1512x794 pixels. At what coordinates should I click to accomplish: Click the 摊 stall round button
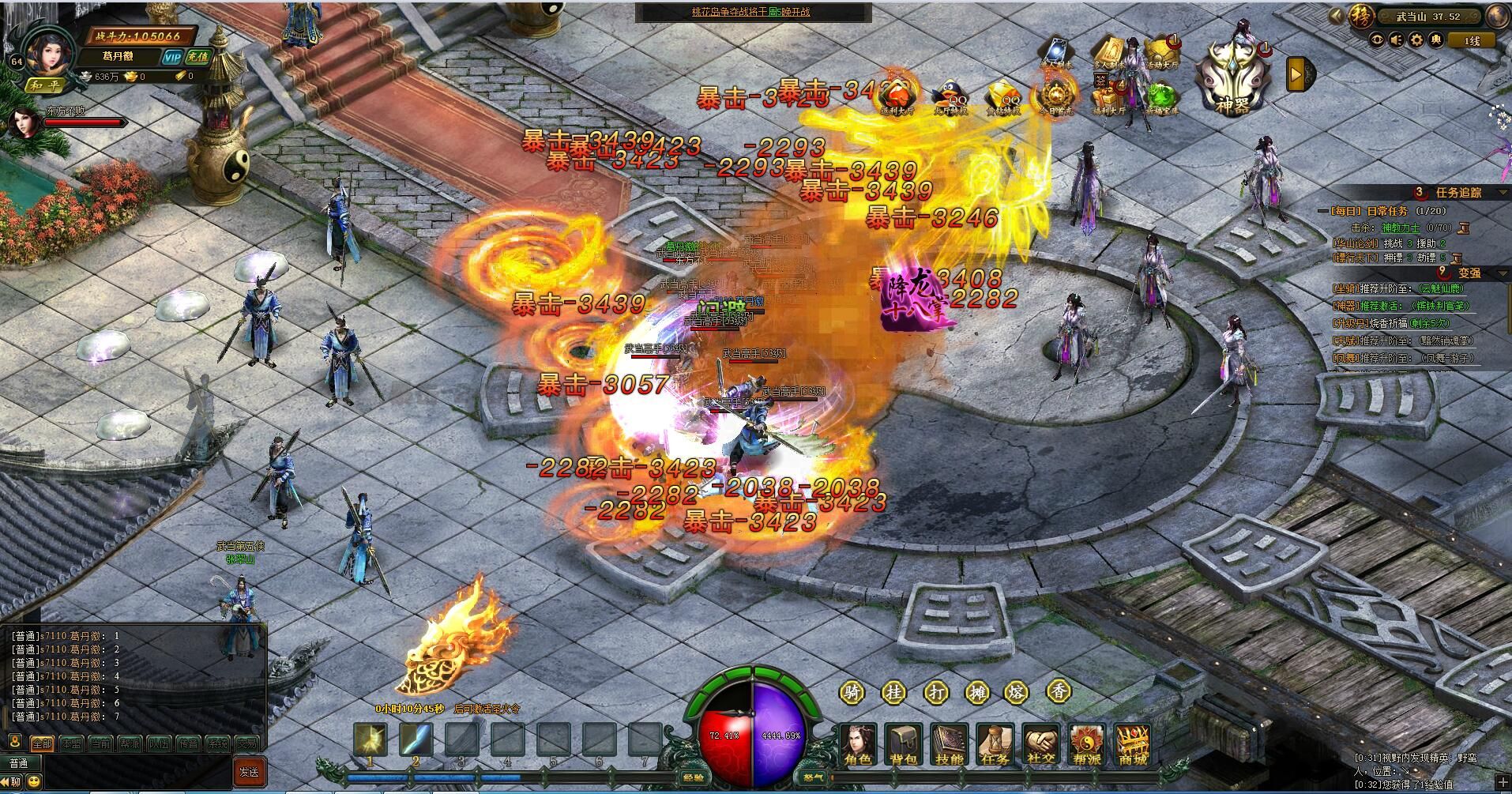pos(976,693)
